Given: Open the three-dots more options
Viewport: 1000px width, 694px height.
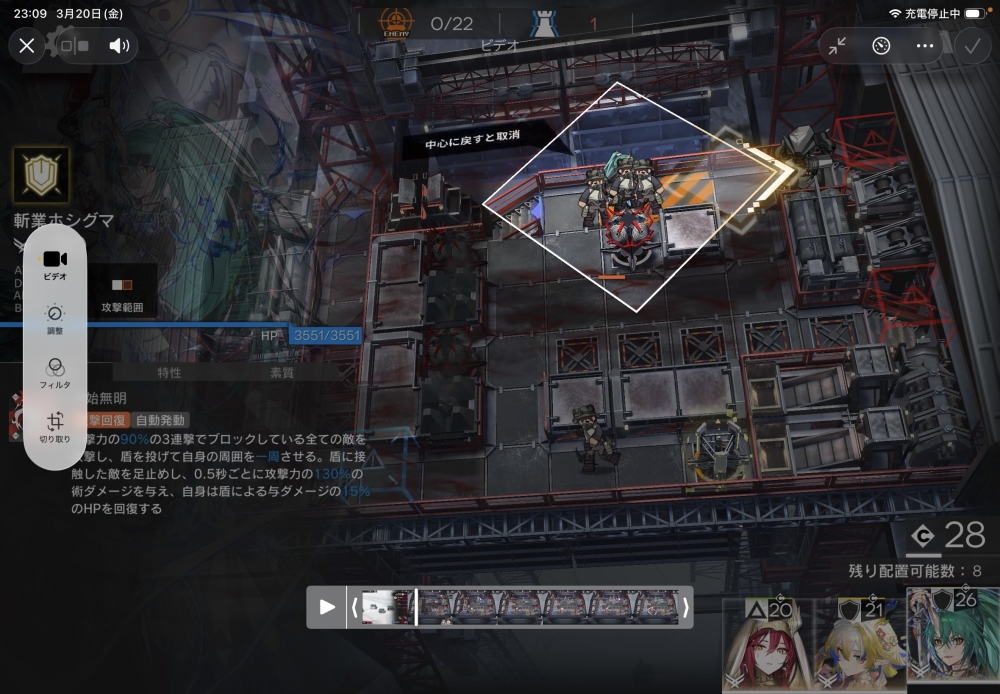Looking at the screenshot, I should (925, 45).
